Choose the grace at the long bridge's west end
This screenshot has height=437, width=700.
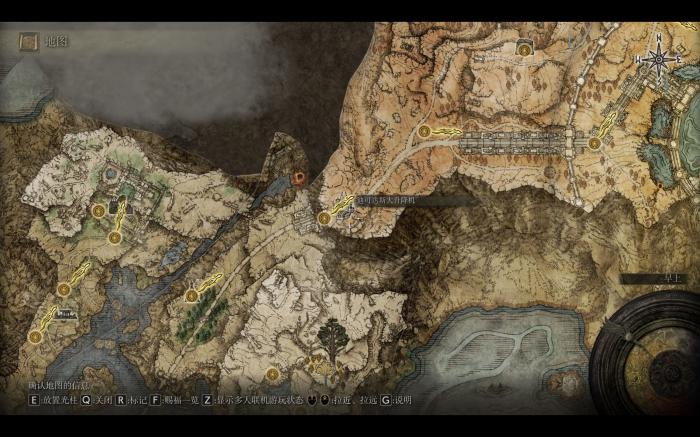tap(424, 131)
